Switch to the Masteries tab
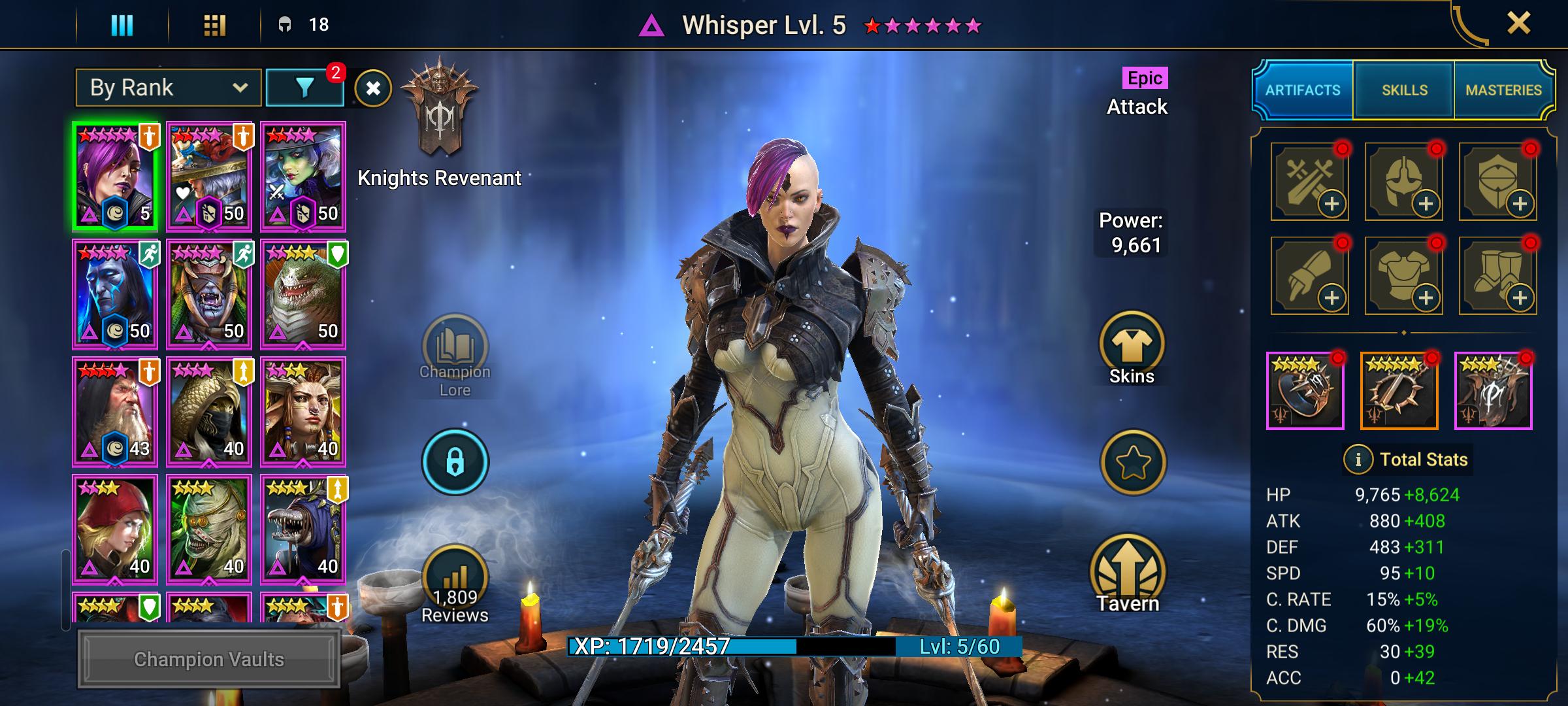 [1505, 90]
